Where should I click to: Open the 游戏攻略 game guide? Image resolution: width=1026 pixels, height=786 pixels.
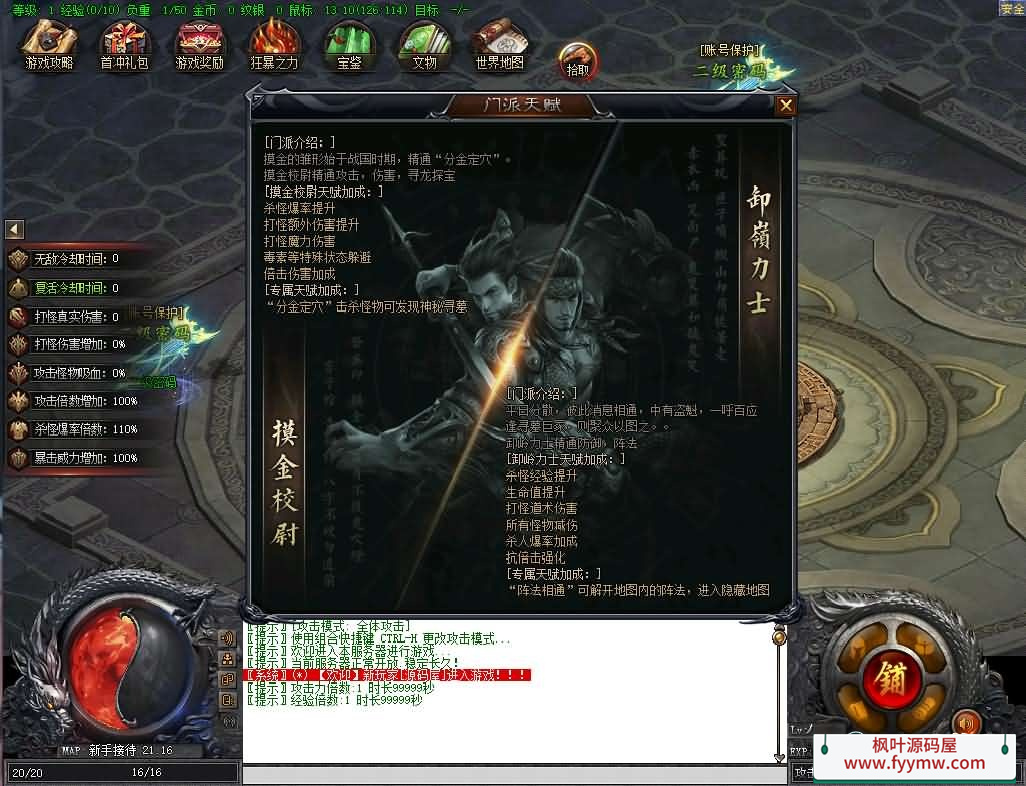(49, 46)
